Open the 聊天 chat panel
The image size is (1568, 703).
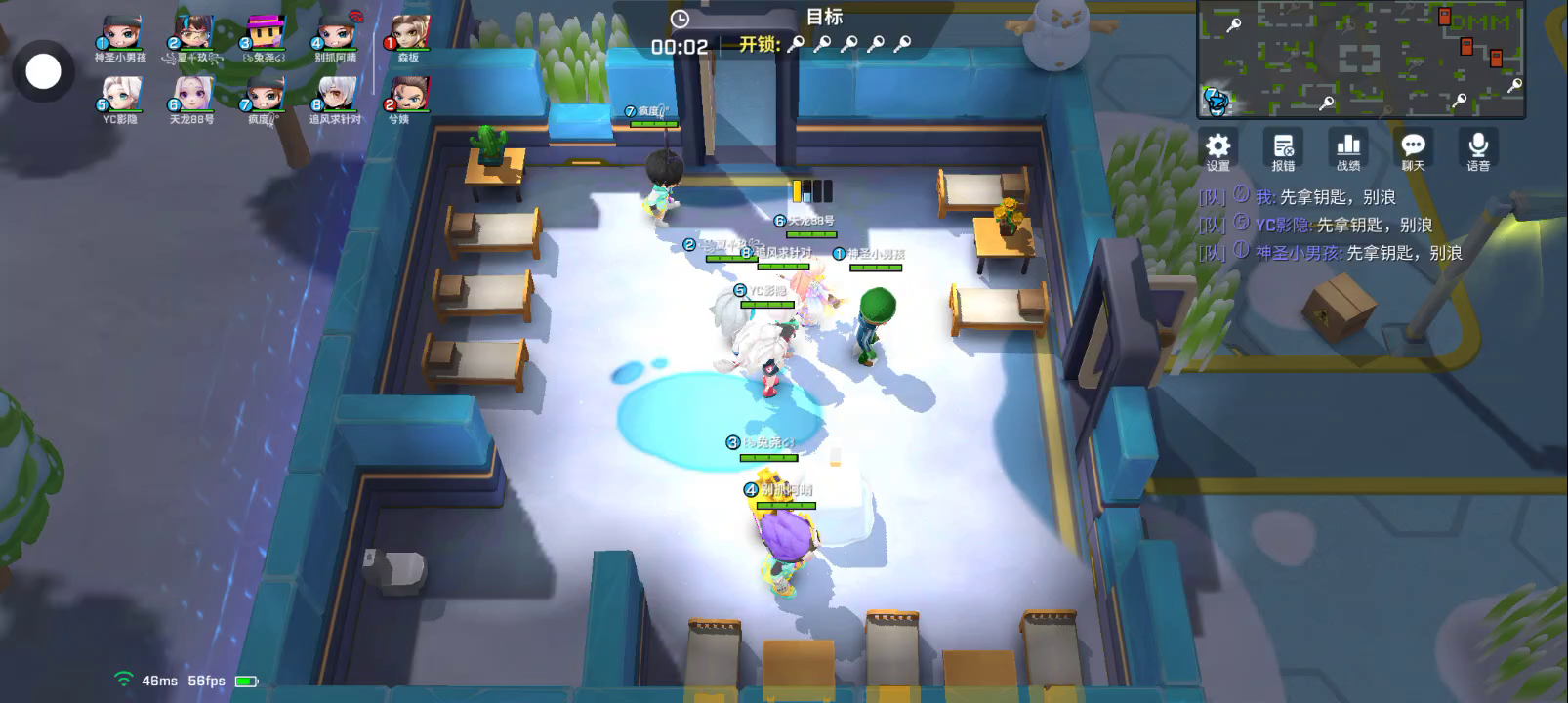tap(1413, 150)
